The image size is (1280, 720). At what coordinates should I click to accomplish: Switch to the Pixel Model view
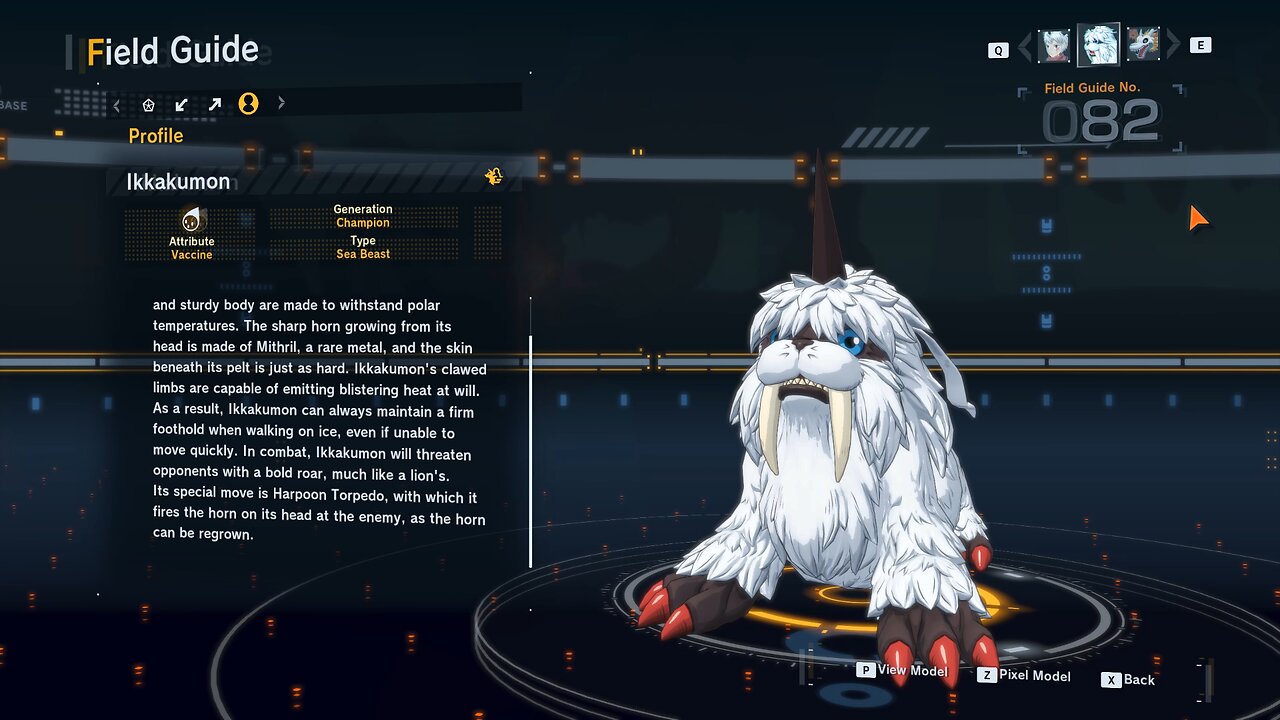tap(1024, 677)
